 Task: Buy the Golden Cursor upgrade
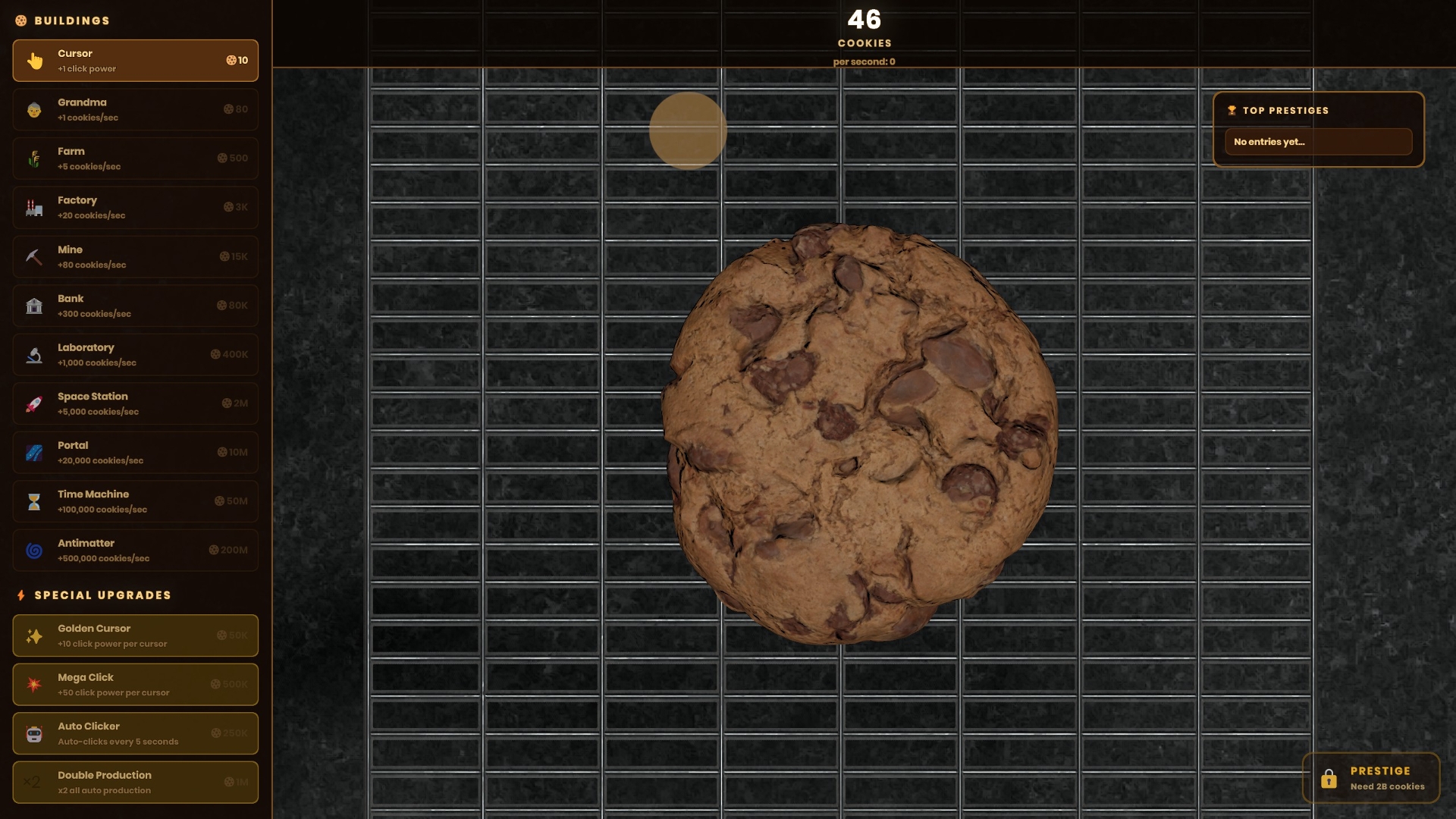[x=135, y=635]
